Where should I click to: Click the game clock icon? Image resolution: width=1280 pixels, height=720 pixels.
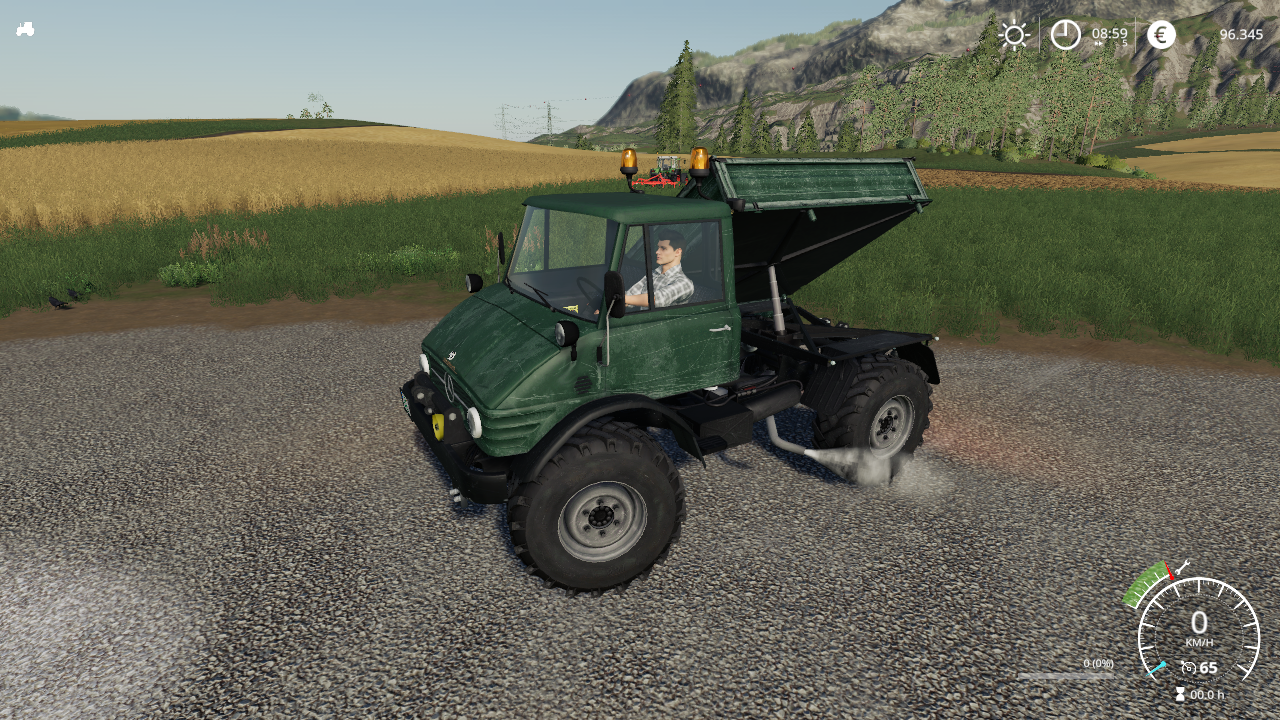click(x=1065, y=35)
